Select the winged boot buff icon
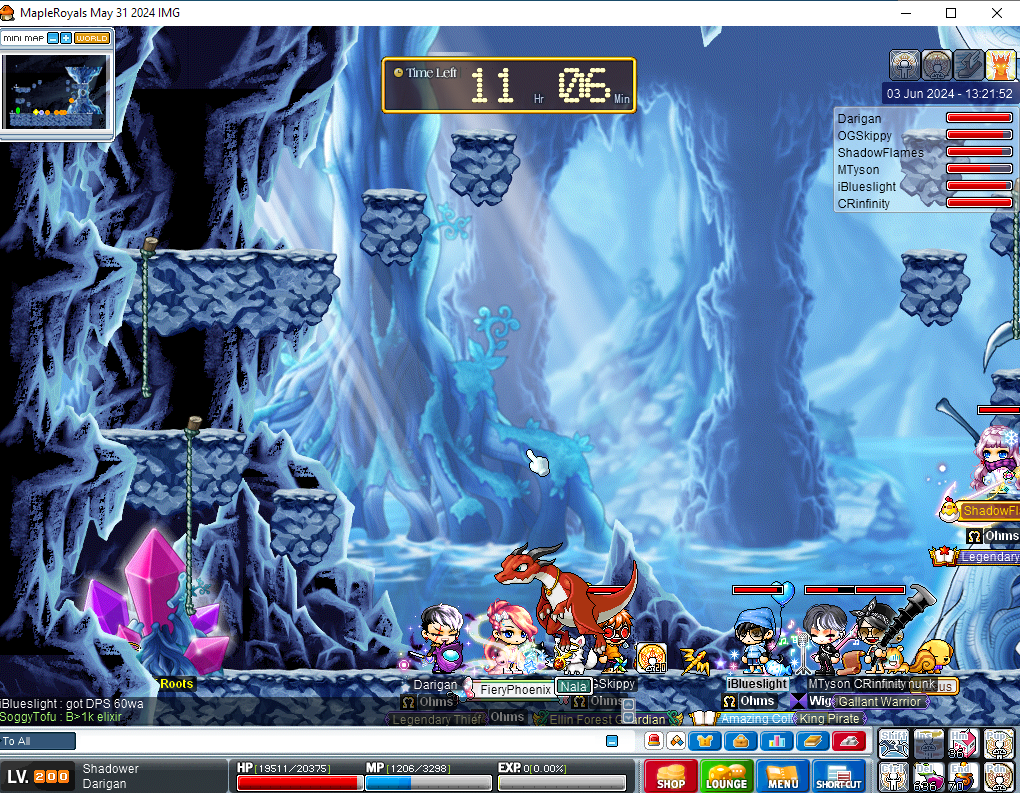1020x793 pixels. [969, 65]
